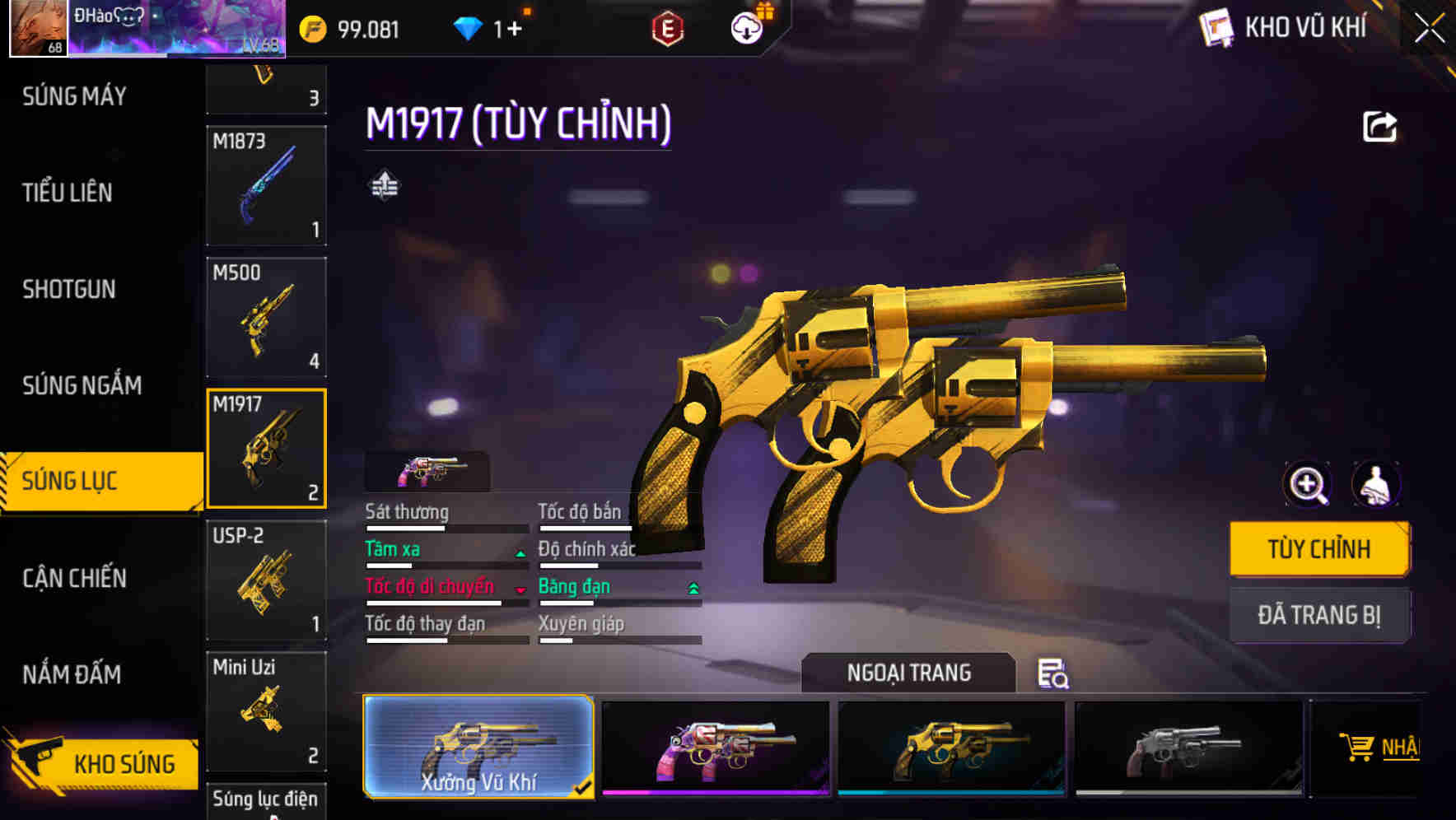1456x820 pixels.
Task: Select the M500 weapon thumbnail
Action: (x=266, y=317)
